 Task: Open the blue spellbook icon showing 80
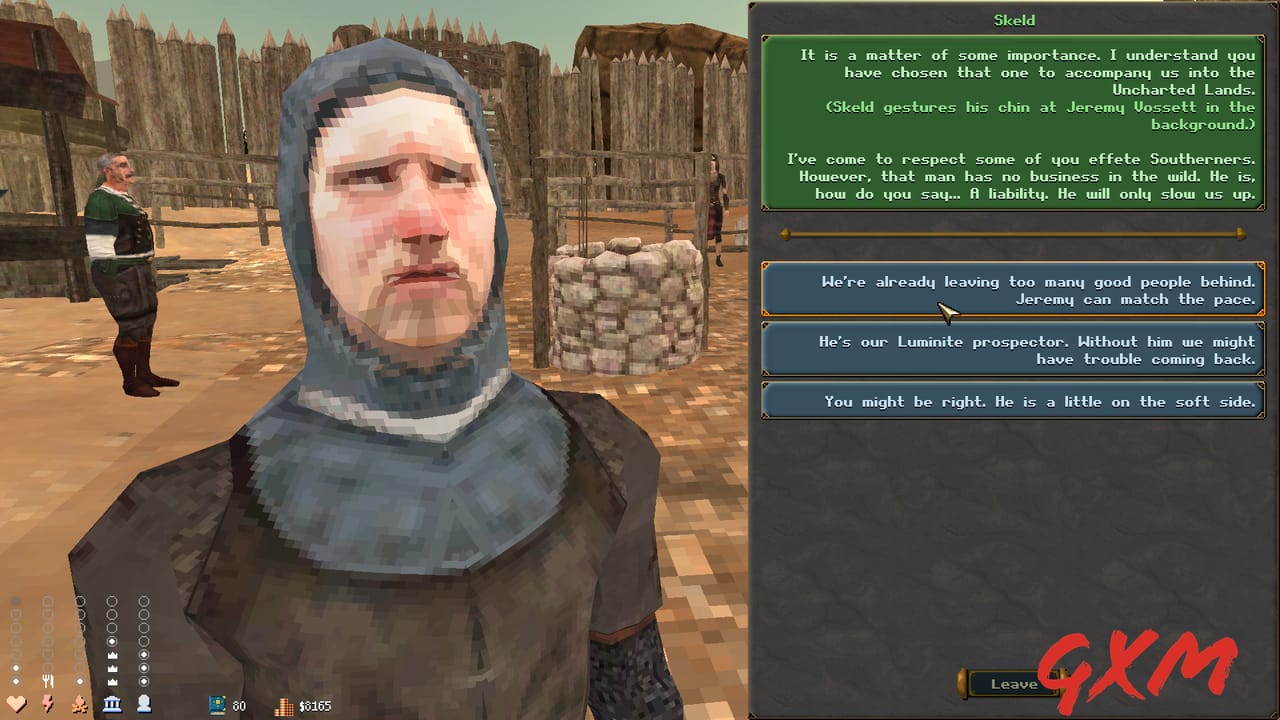point(215,706)
